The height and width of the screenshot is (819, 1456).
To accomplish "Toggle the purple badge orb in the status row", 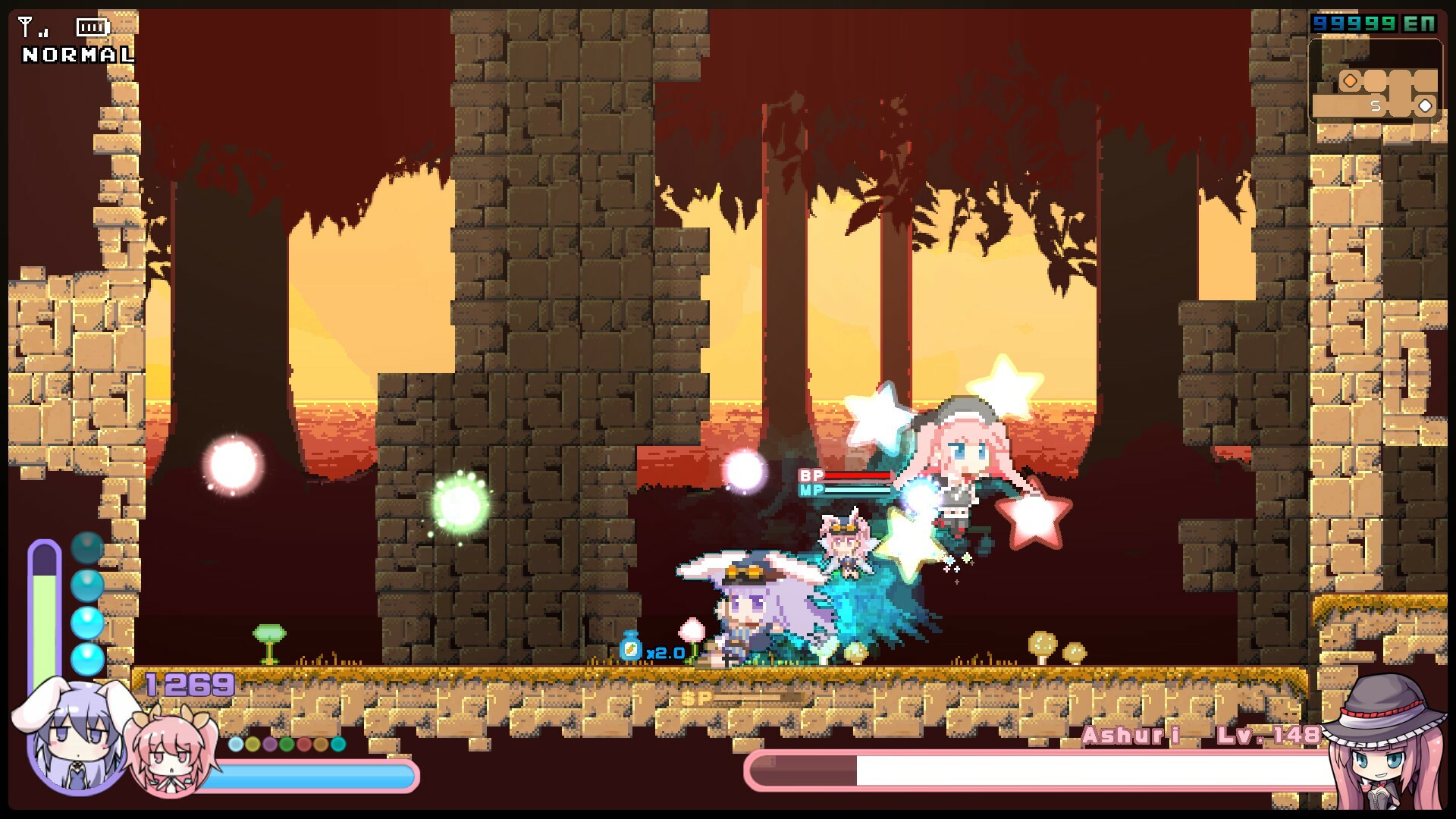I will coord(270,744).
